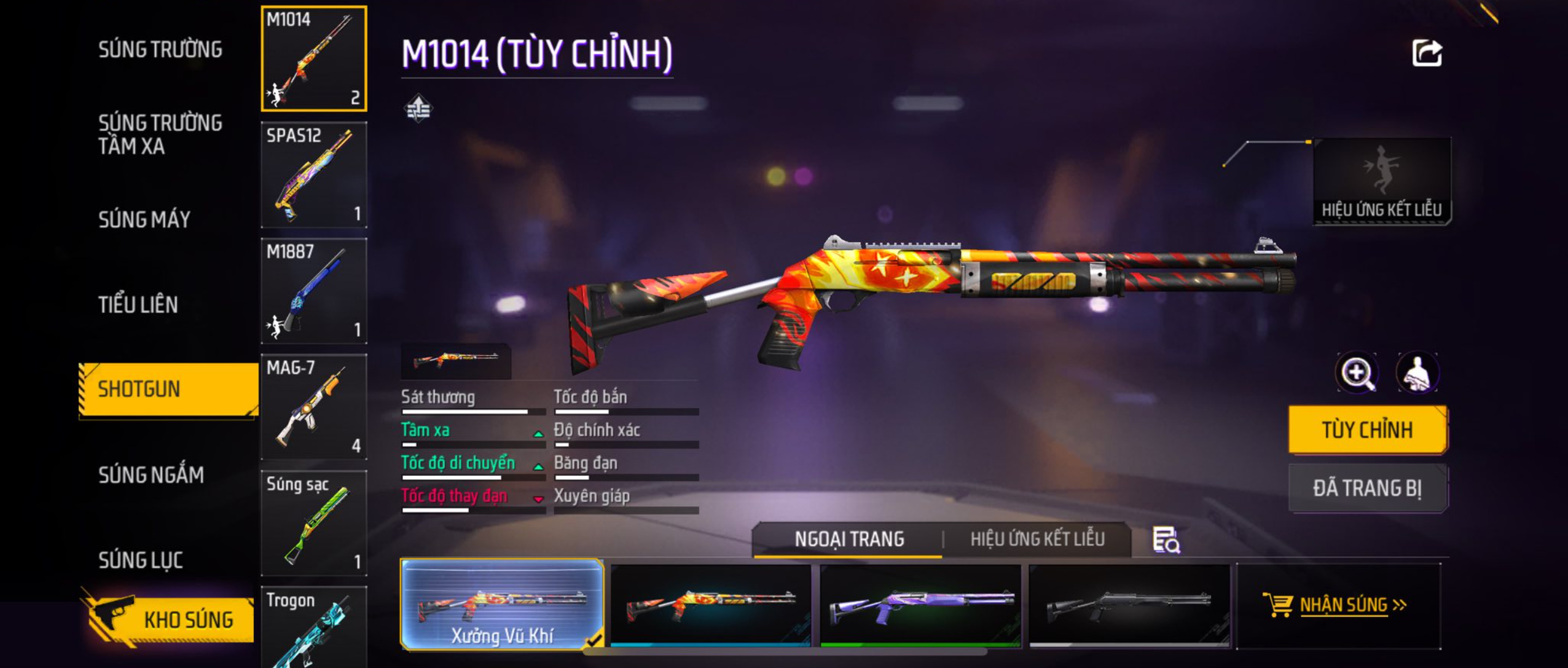This screenshot has width=1568, height=668.
Task: Choose the default black M1014 skin
Action: pyautogui.click(x=1129, y=605)
